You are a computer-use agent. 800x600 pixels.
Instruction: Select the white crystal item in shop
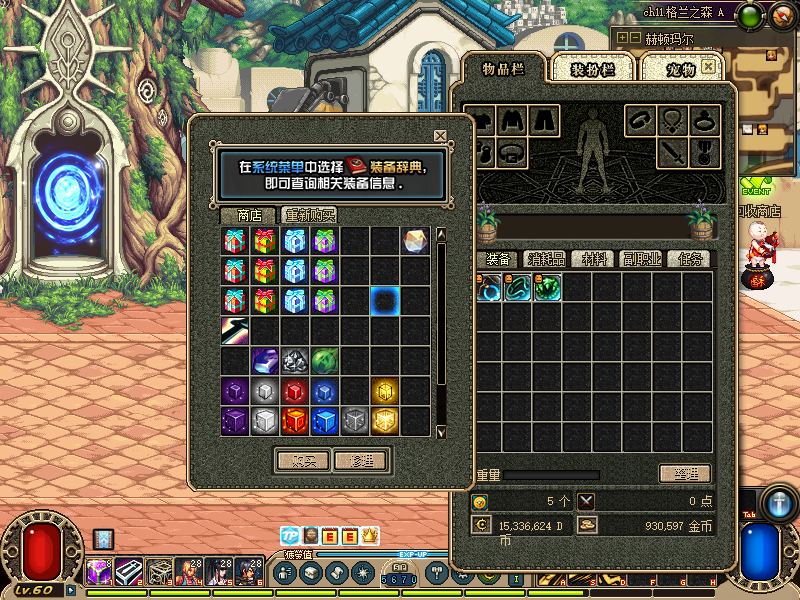coord(415,241)
